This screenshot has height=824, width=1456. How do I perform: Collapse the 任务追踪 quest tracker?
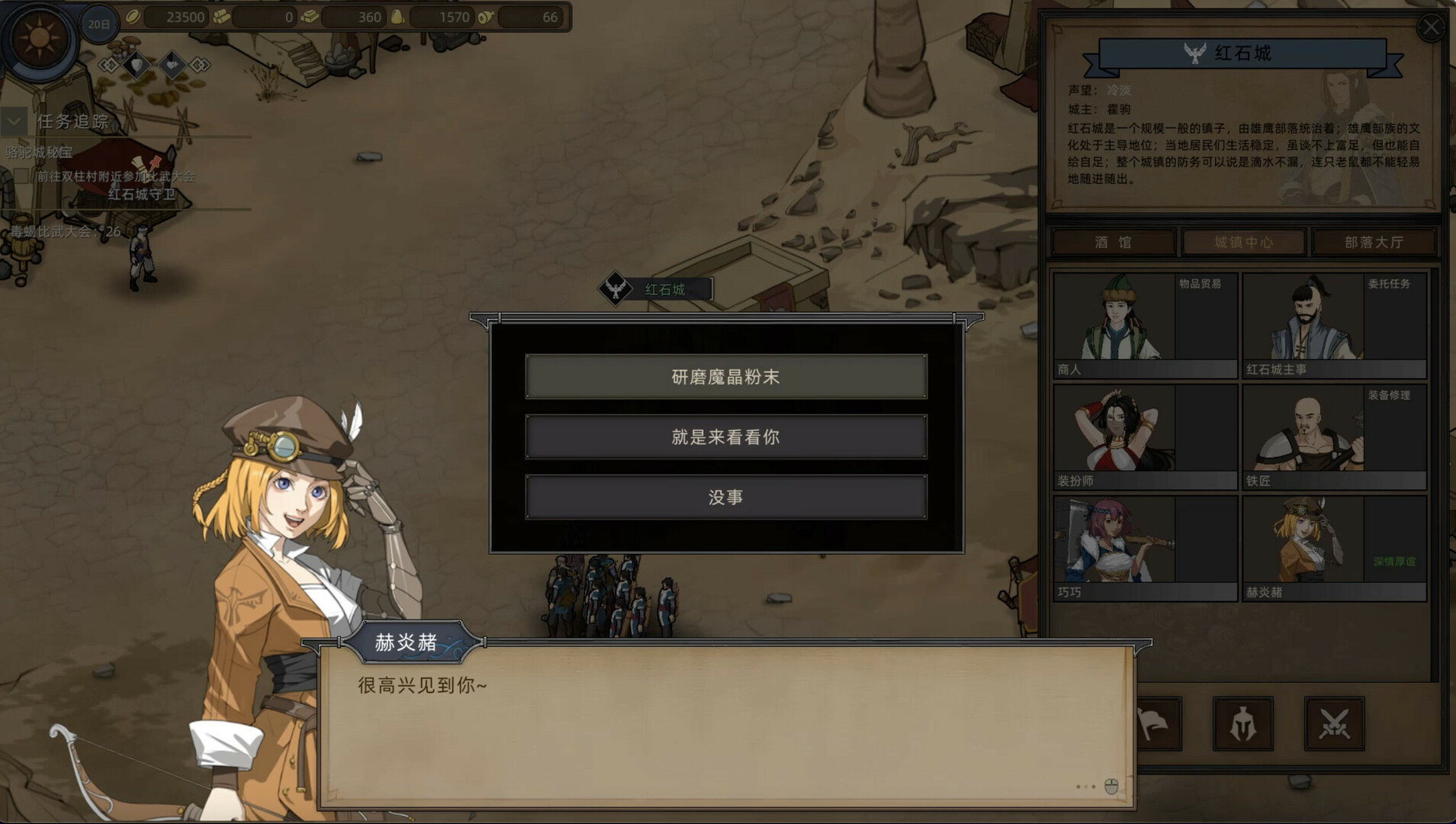(14, 121)
